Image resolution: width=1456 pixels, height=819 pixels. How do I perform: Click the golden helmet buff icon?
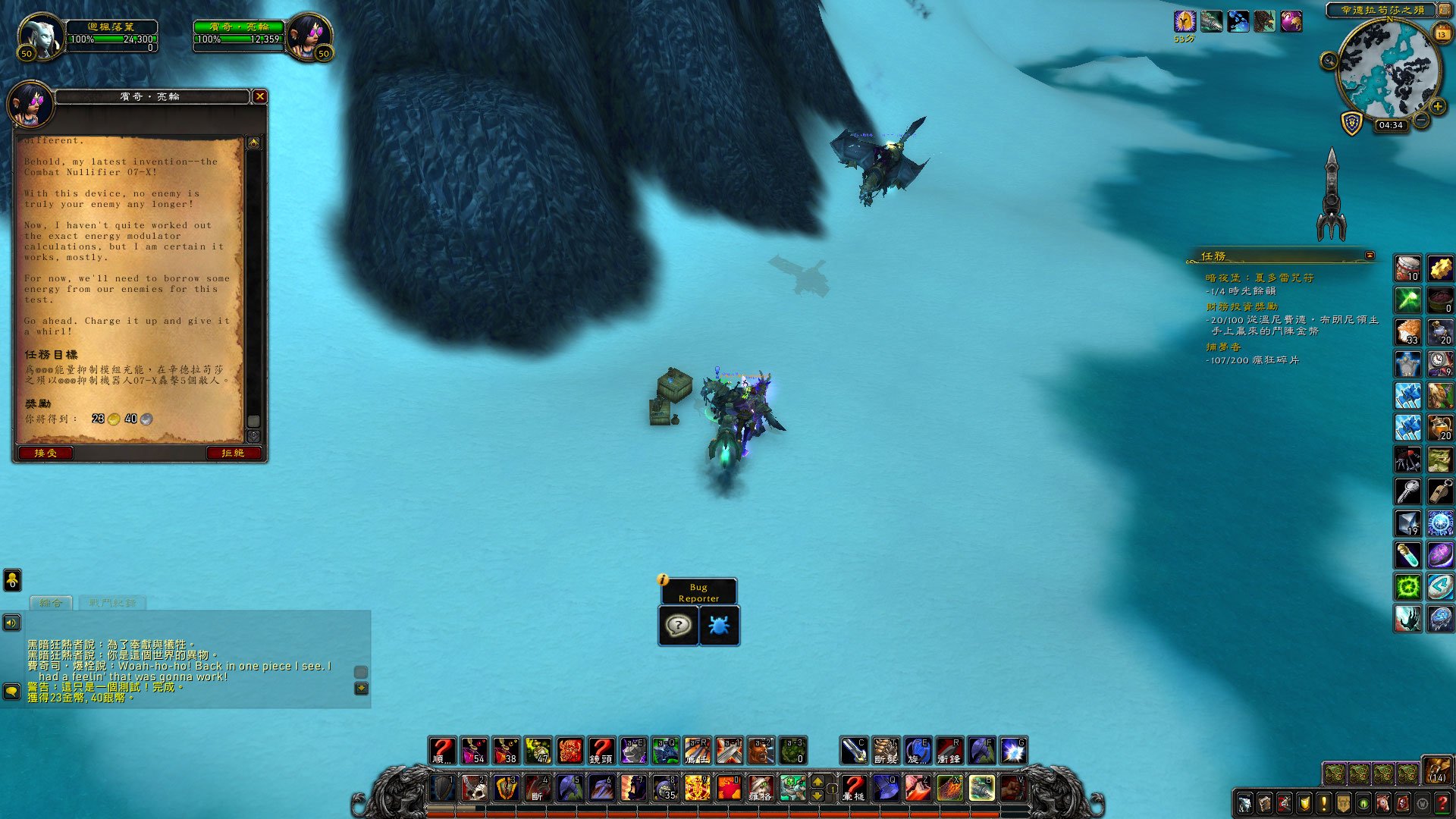(x=1185, y=21)
